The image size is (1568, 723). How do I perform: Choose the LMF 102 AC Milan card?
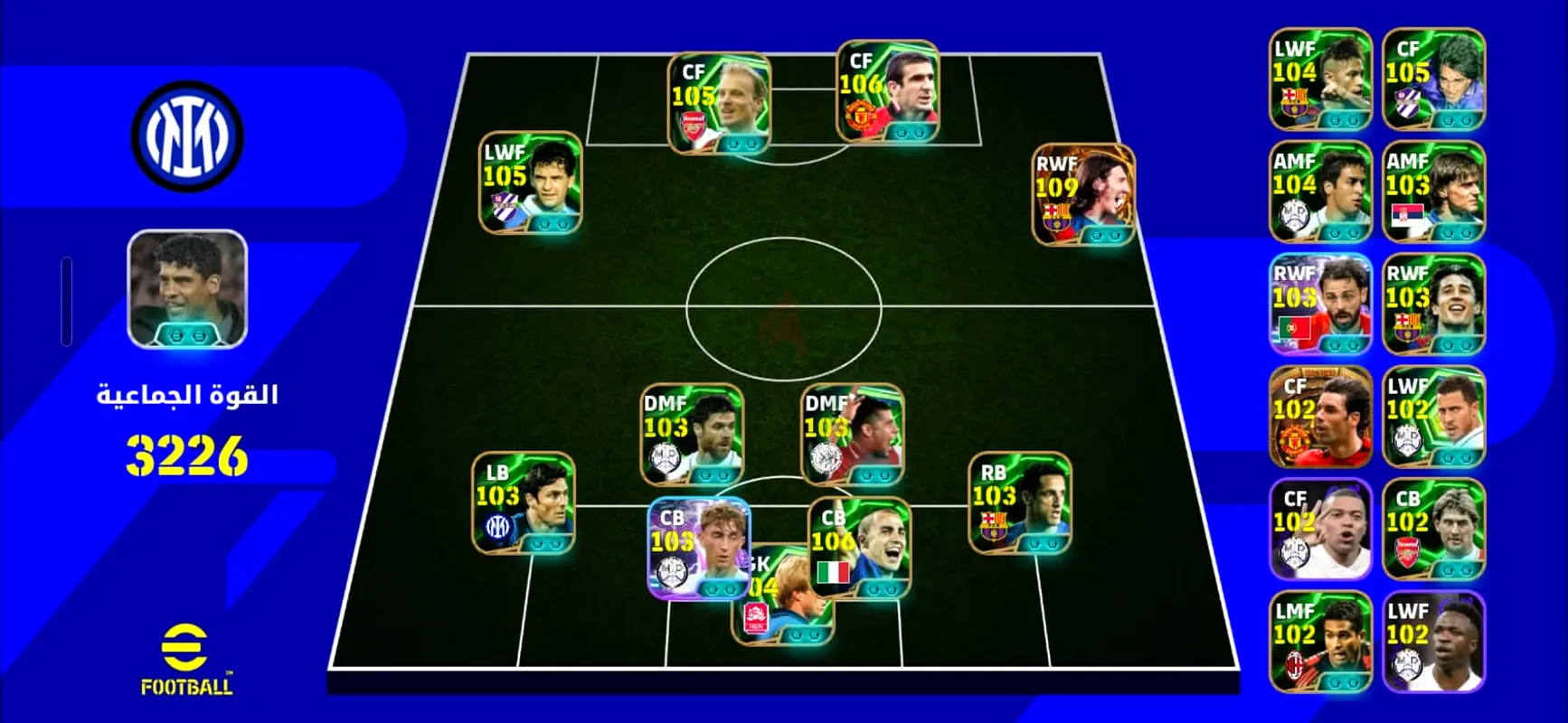(1319, 642)
